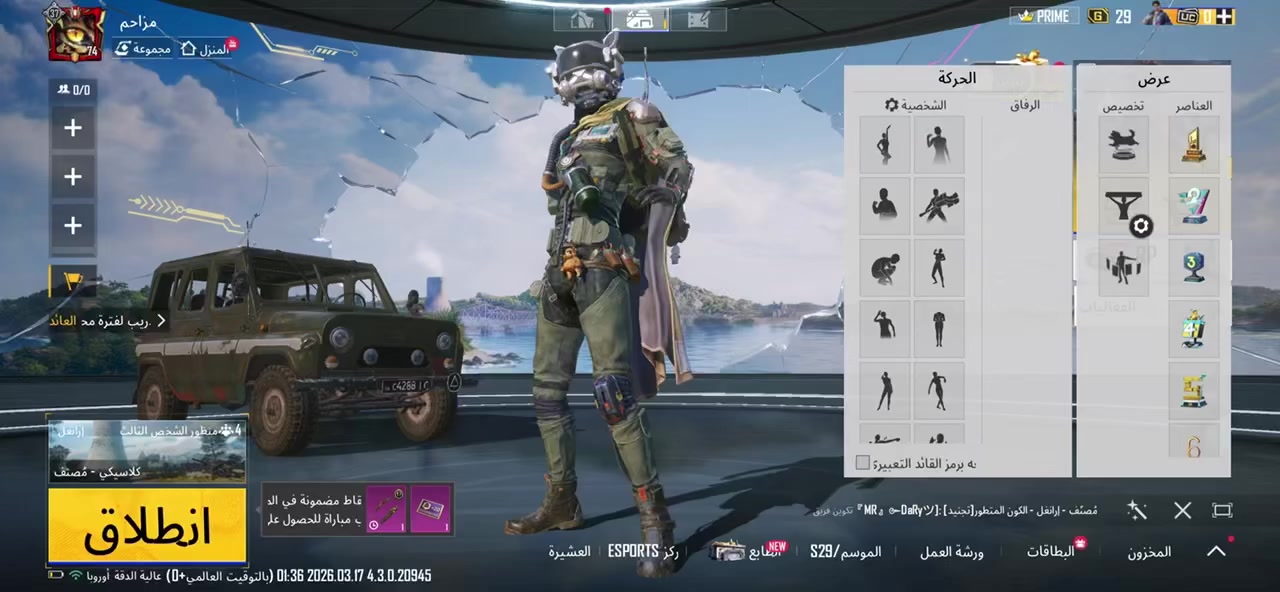Image resolution: width=1280 pixels, height=592 pixels.
Task: Select the crouching pose emote
Action: (x=885, y=267)
